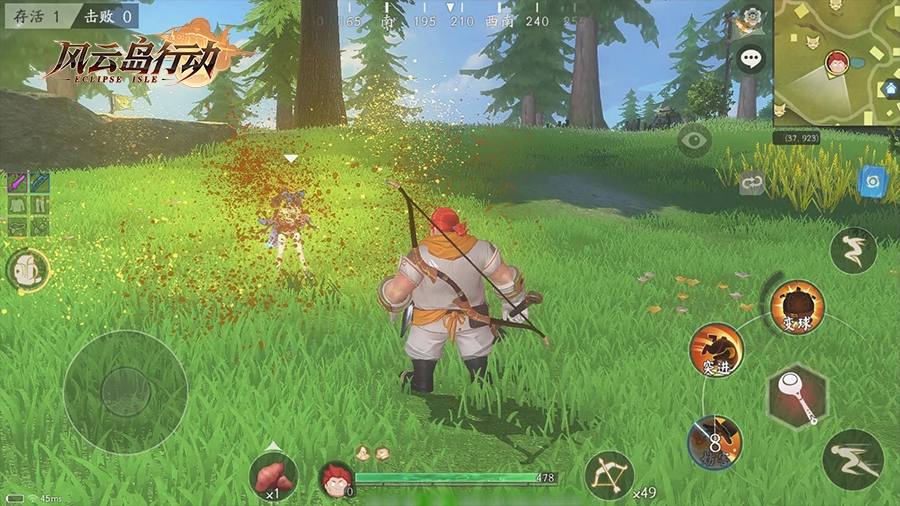Toggle the eye view button
The height and width of the screenshot is (506, 900).
(694, 140)
